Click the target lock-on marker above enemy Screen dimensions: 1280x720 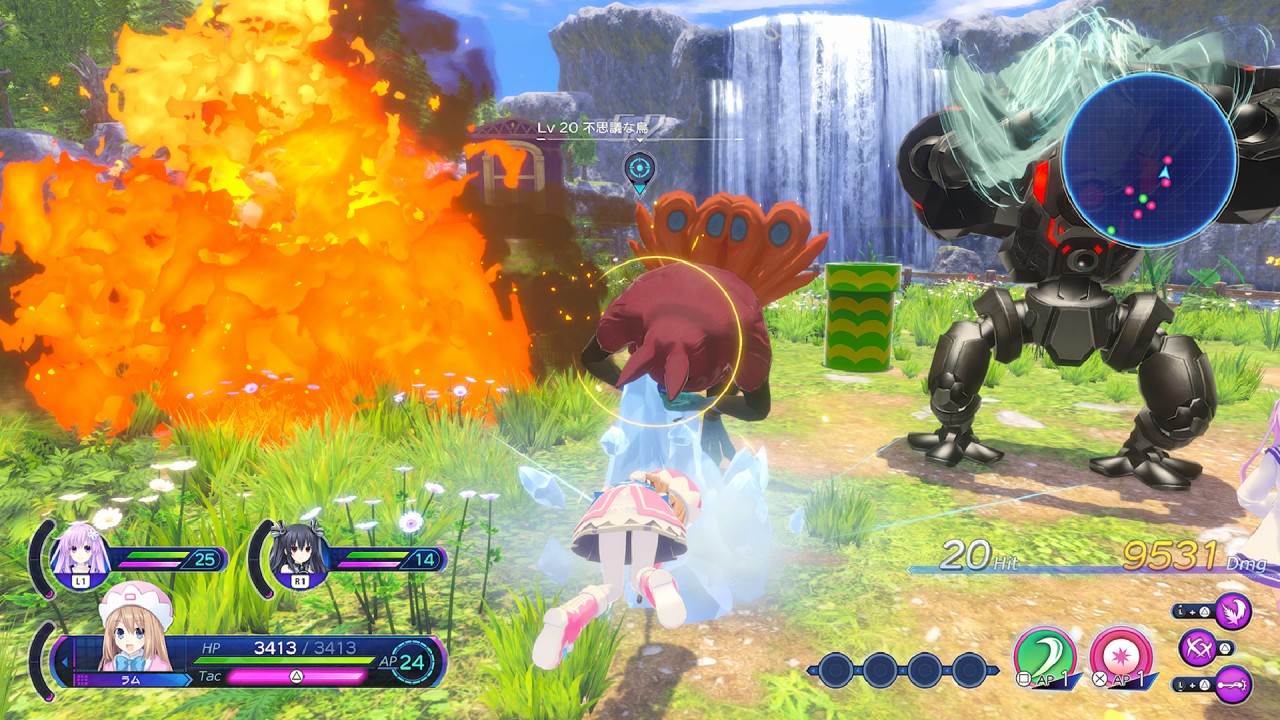pos(640,168)
